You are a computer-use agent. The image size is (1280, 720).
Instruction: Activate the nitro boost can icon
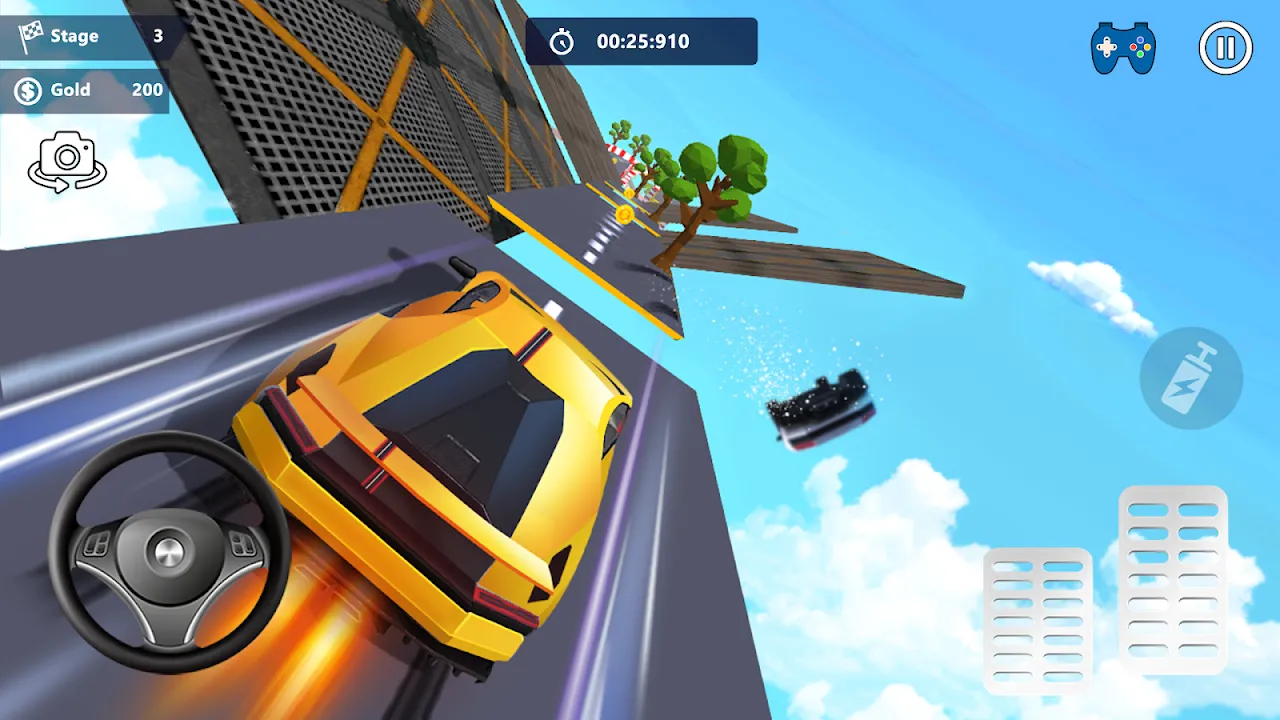coord(1190,378)
